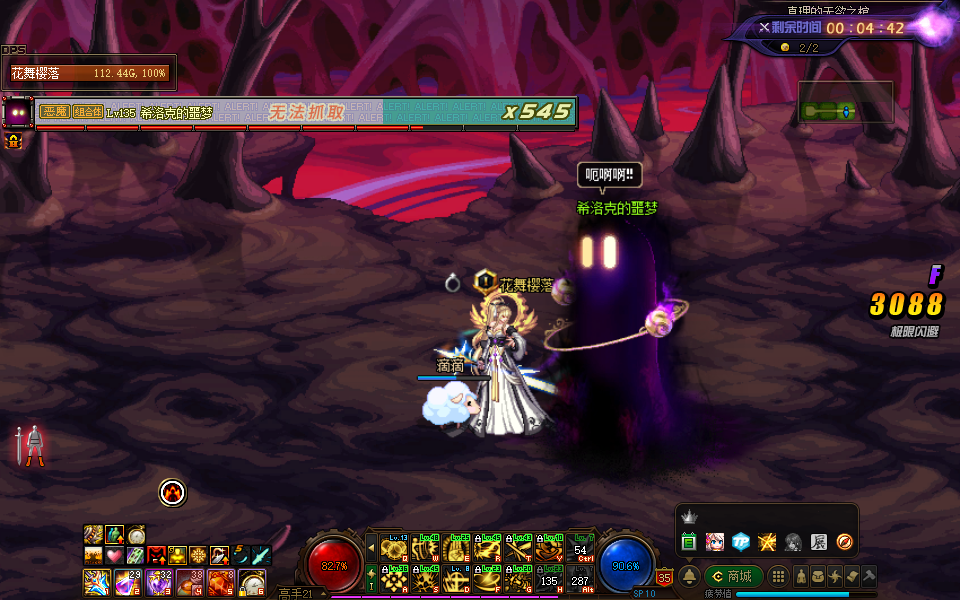
Task: Click the orange compass icon
Action: point(844,542)
